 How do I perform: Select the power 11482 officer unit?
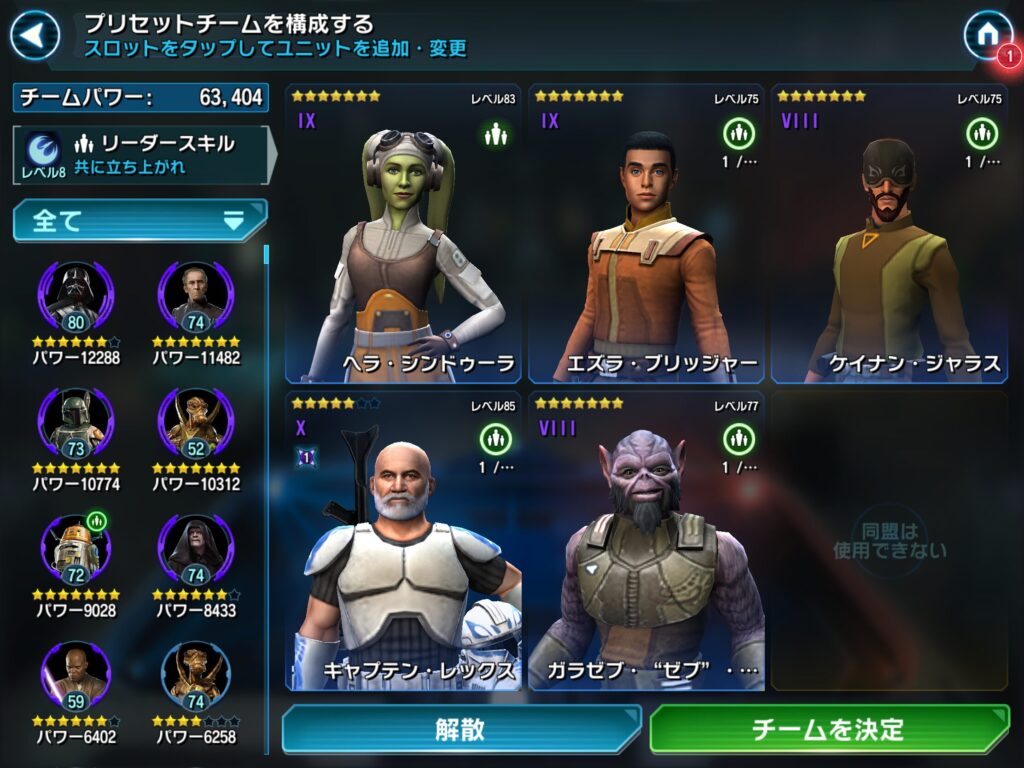point(196,298)
